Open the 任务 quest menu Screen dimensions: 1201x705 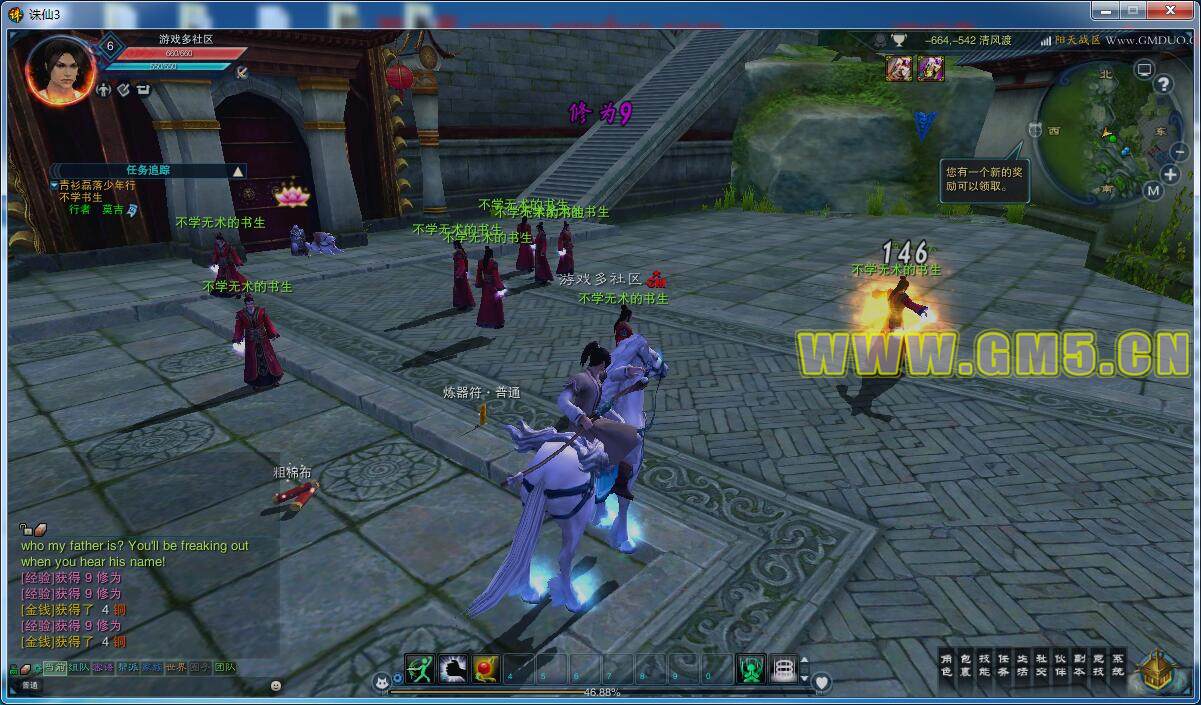[1003, 665]
